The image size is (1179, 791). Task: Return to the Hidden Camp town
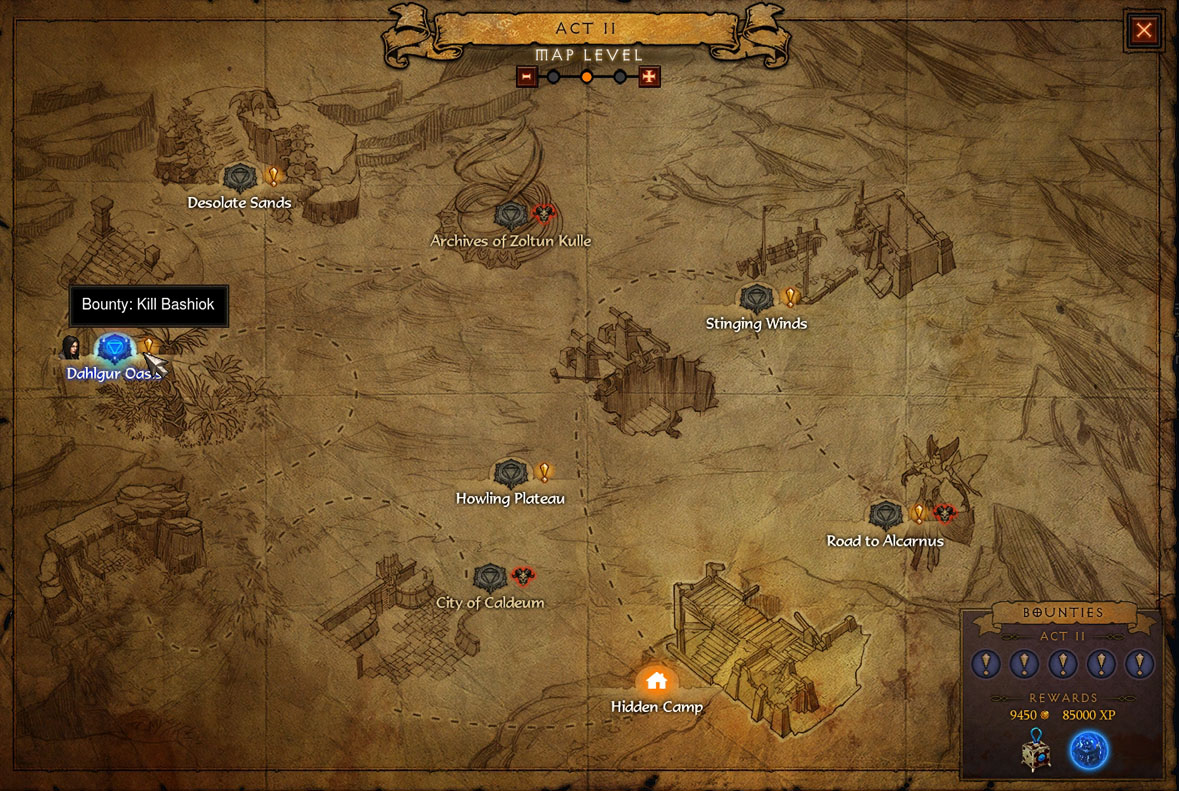click(656, 682)
